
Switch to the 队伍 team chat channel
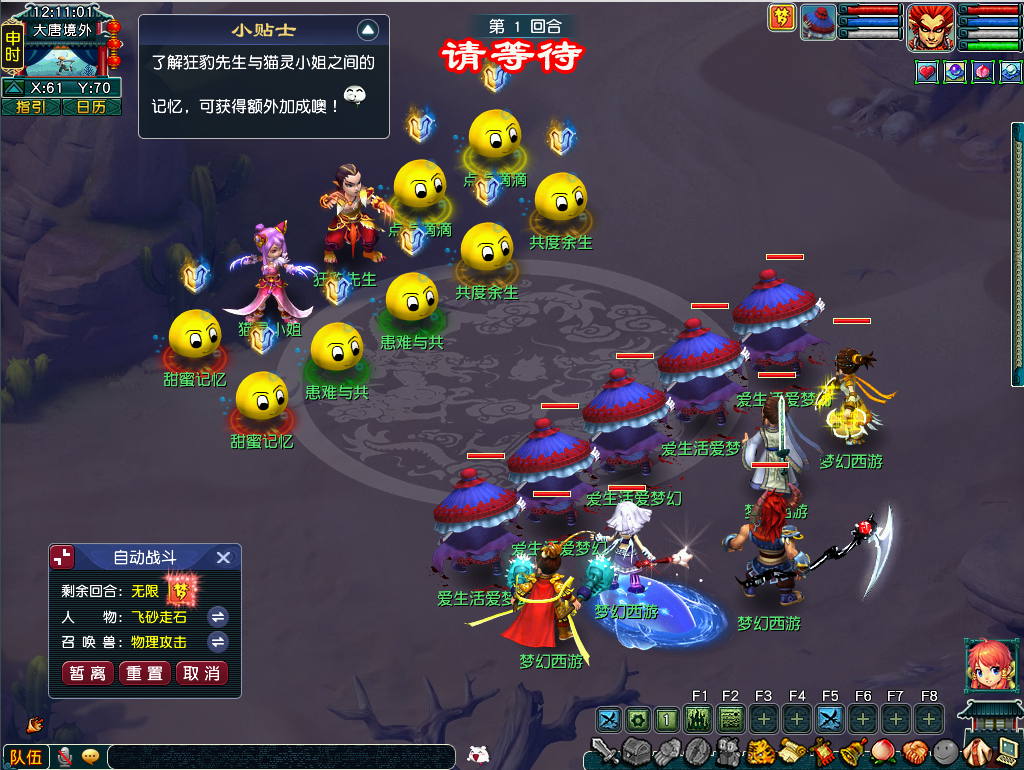pos(26,757)
